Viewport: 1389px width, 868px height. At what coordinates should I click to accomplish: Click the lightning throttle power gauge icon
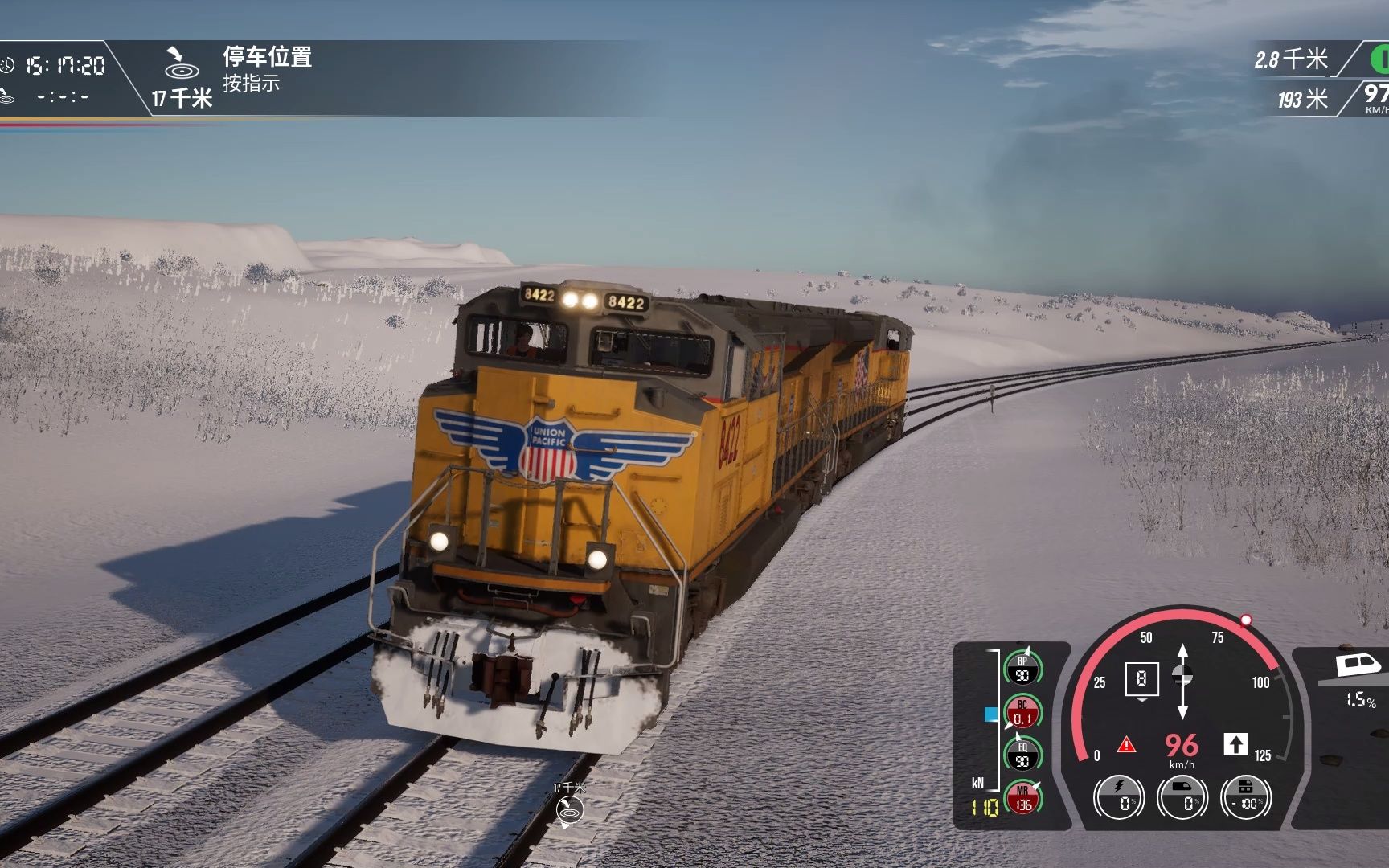(1118, 796)
